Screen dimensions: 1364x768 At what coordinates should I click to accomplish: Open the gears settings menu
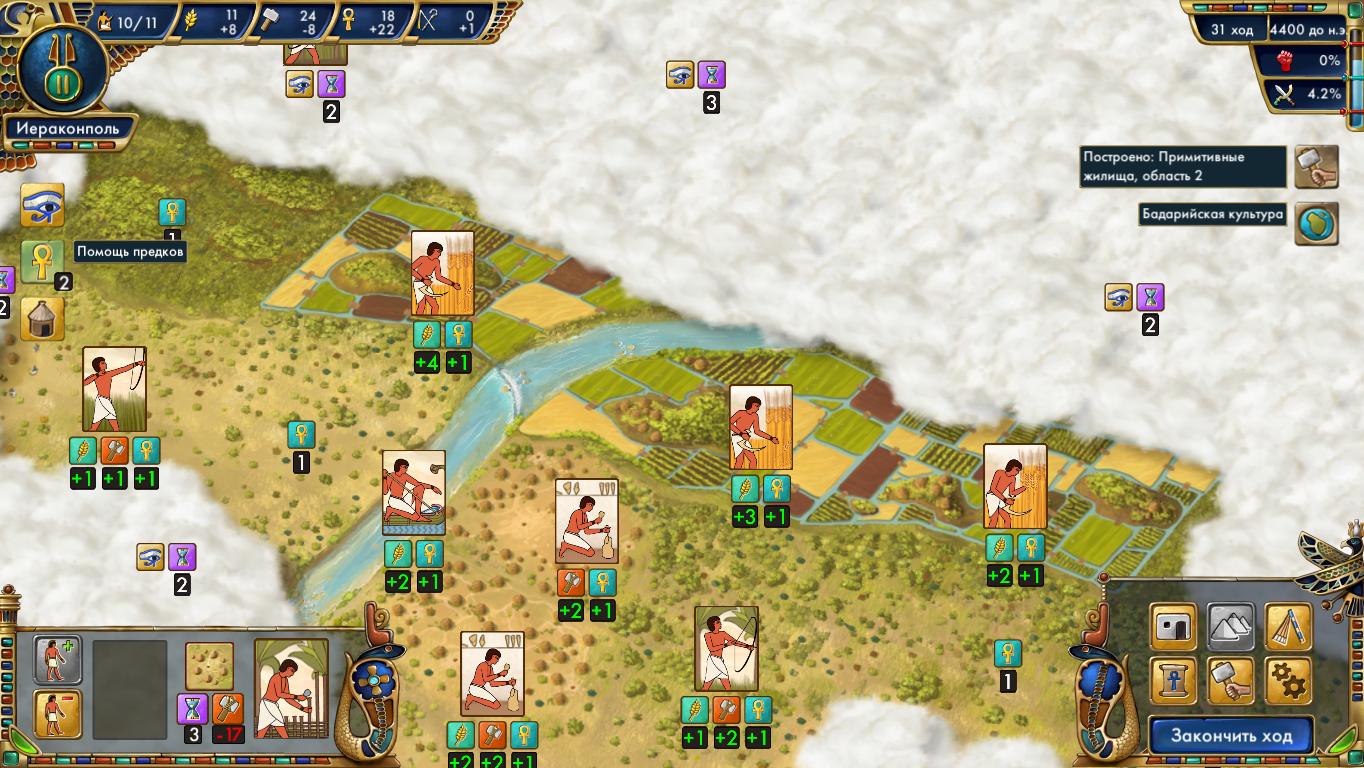pyautogui.click(x=1289, y=681)
